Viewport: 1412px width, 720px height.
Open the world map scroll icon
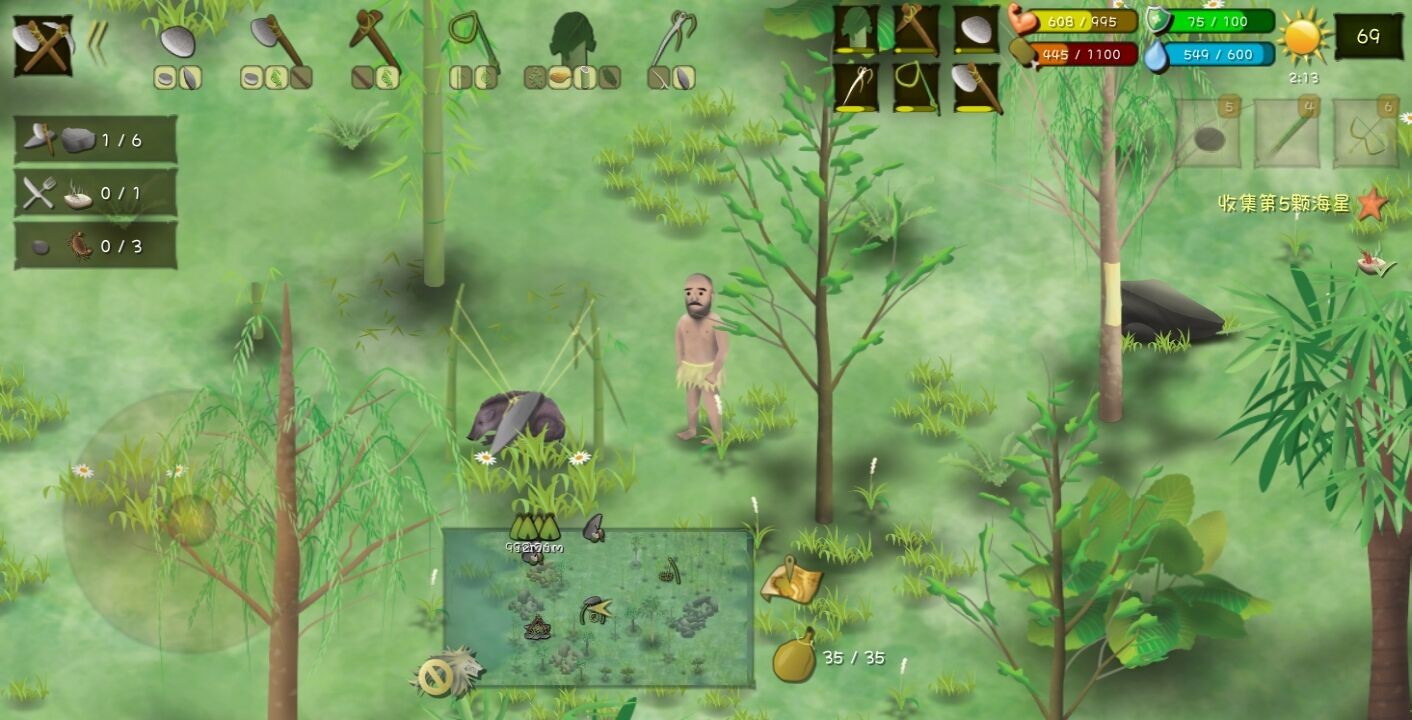791,583
